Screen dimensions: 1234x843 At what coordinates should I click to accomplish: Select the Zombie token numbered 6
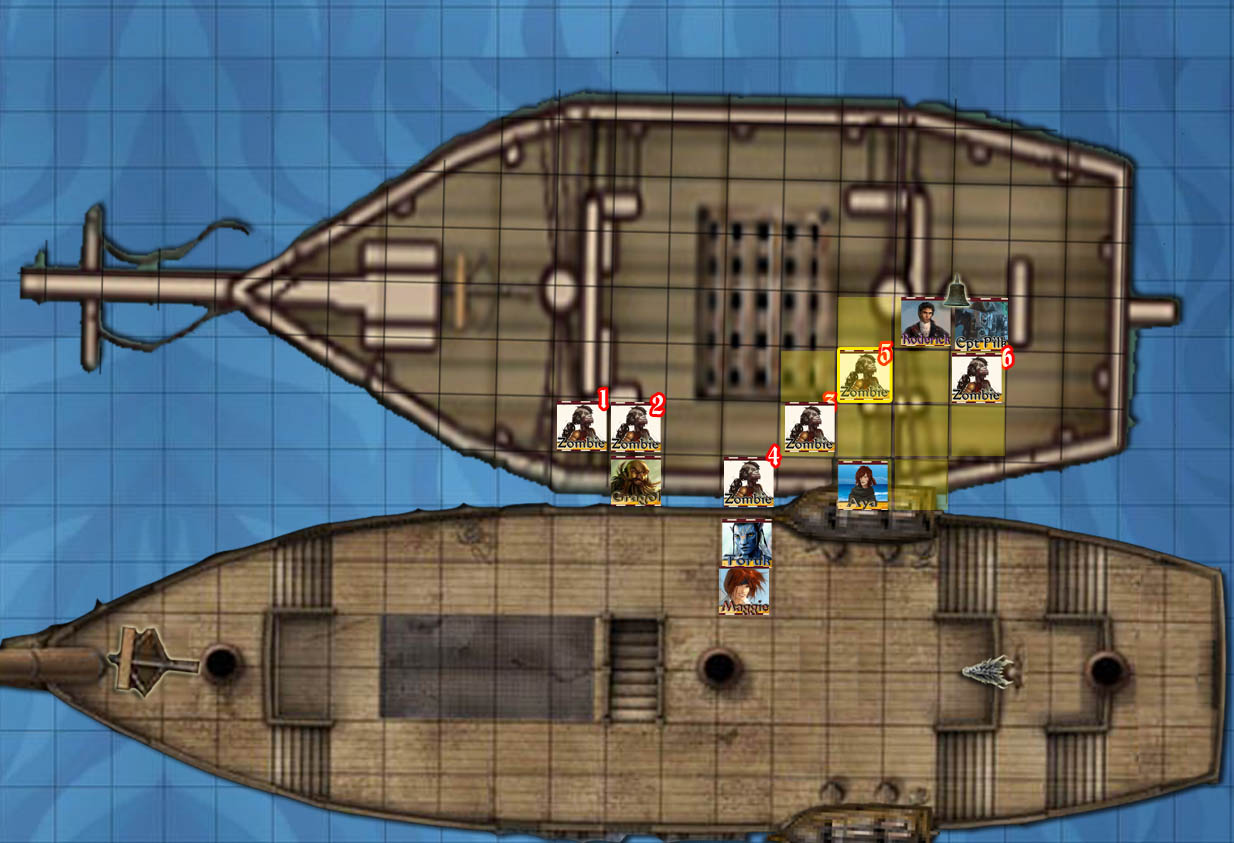(976, 379)
